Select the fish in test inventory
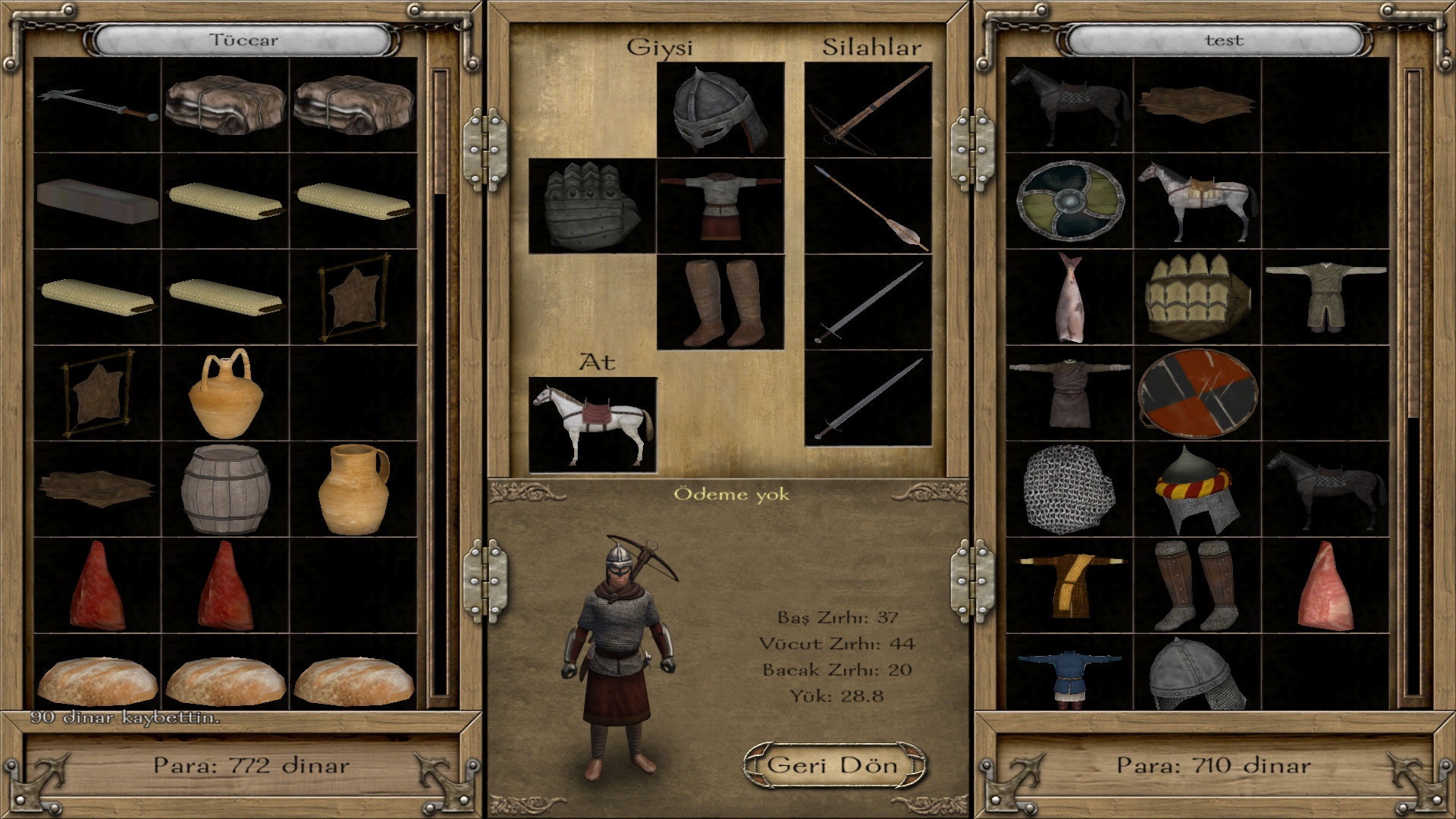The width and height of the screenshot is (1456, 819). 1069,297
